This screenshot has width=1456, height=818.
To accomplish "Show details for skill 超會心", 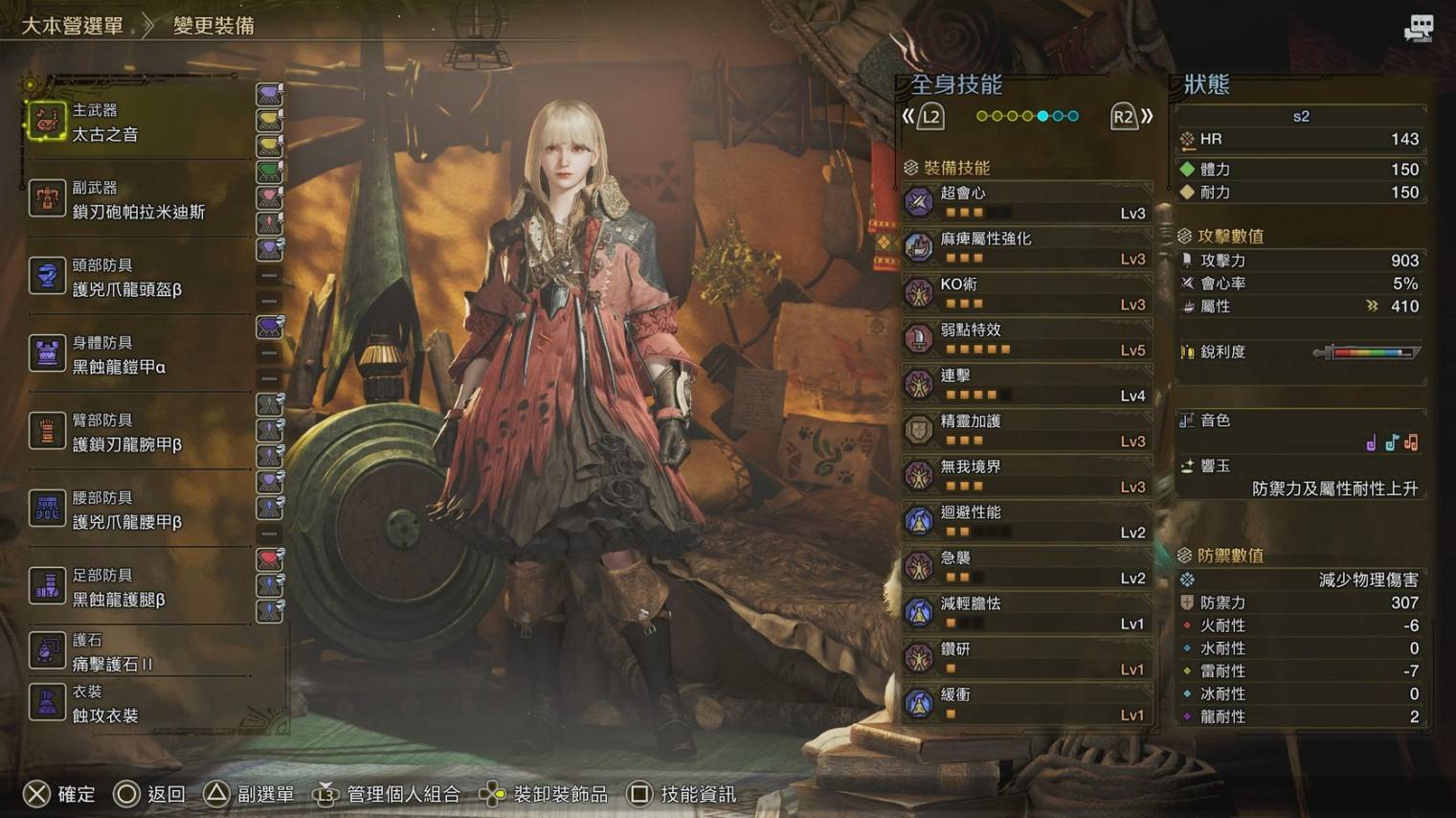I will tap(1027, 202).
